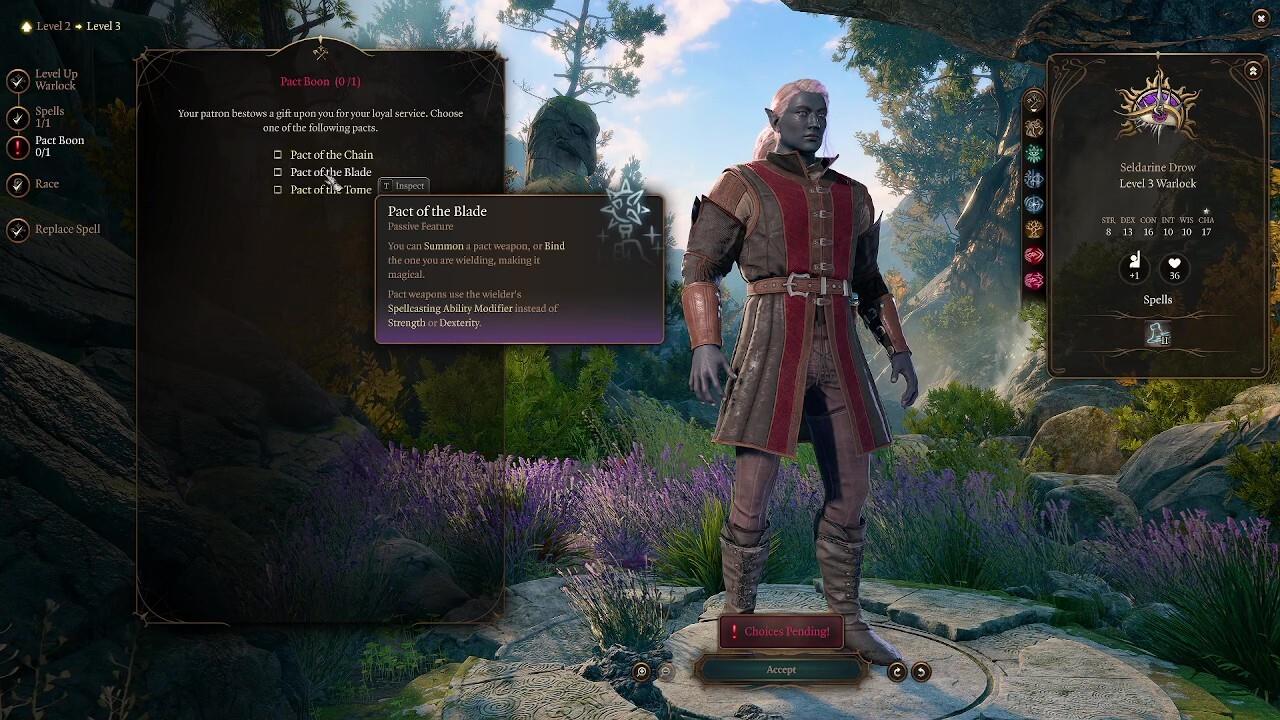1280x720 pixels.
Task: Rotate the character clockwise
Action: pyautogui.click(x=897, y=672)
